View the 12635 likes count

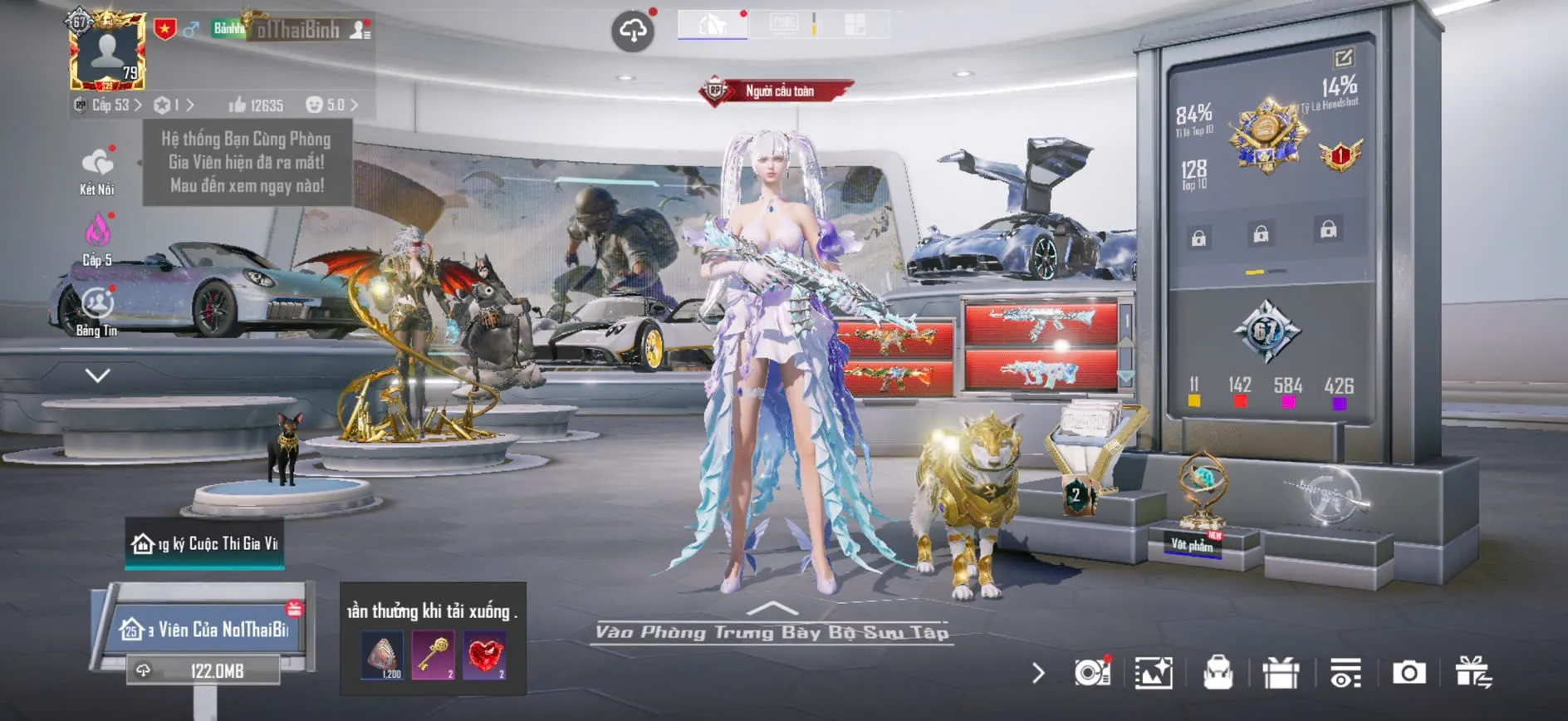coord(256,105)
